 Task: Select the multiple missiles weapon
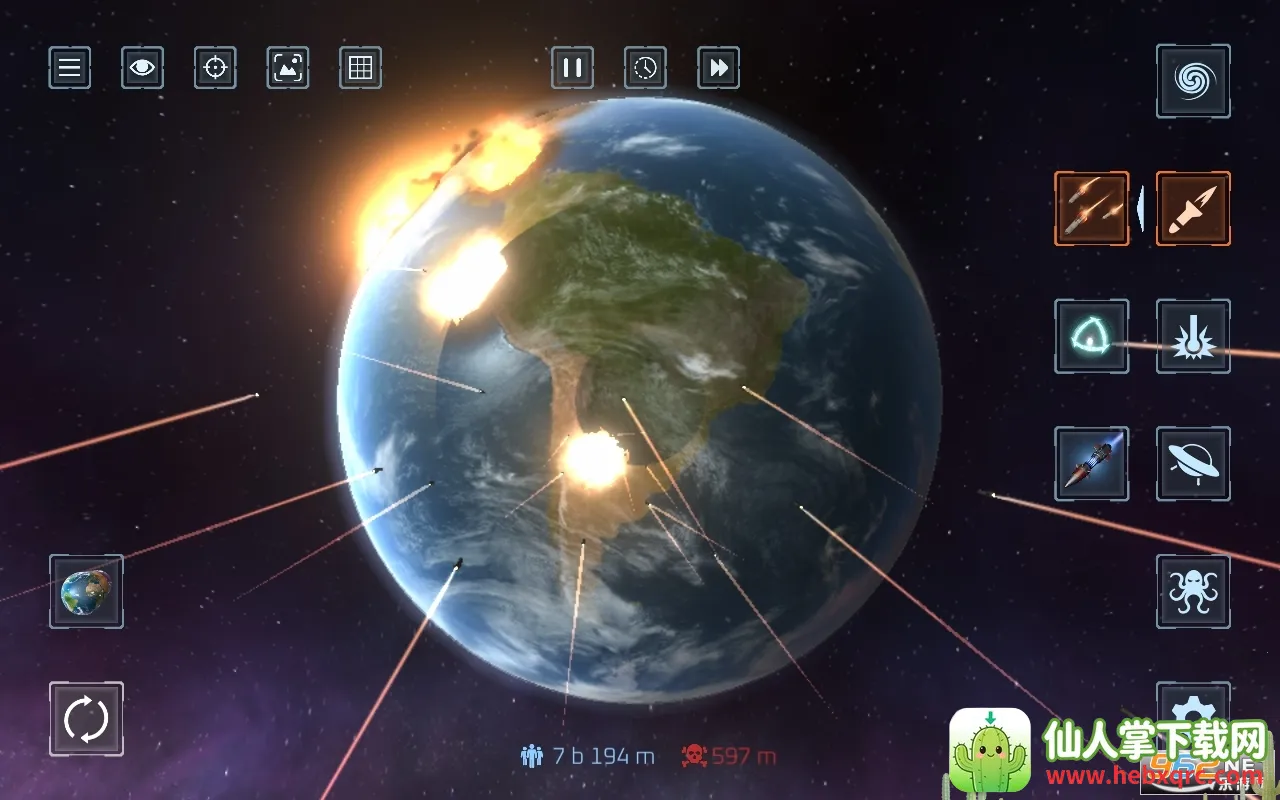1091,208
